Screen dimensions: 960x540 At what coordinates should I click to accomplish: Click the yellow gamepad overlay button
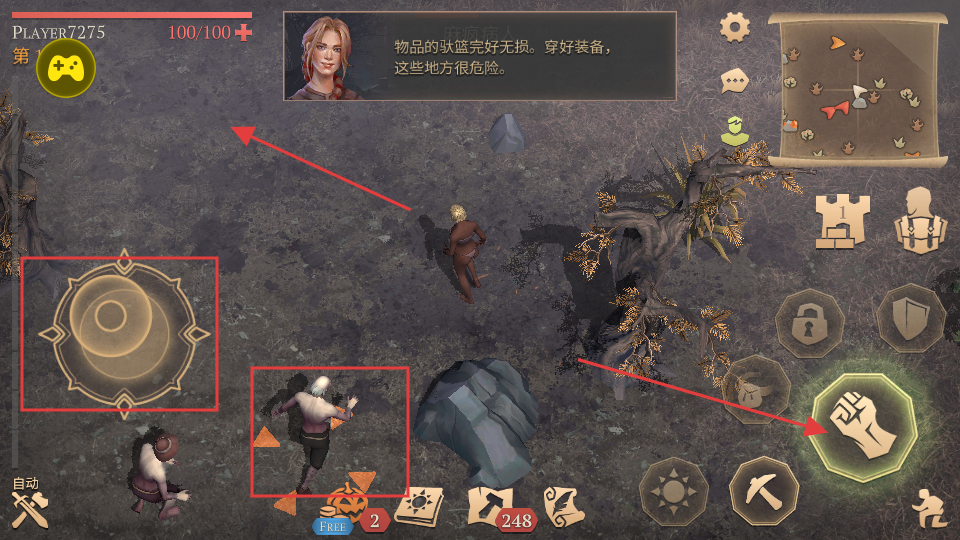(x=65, y=69)
